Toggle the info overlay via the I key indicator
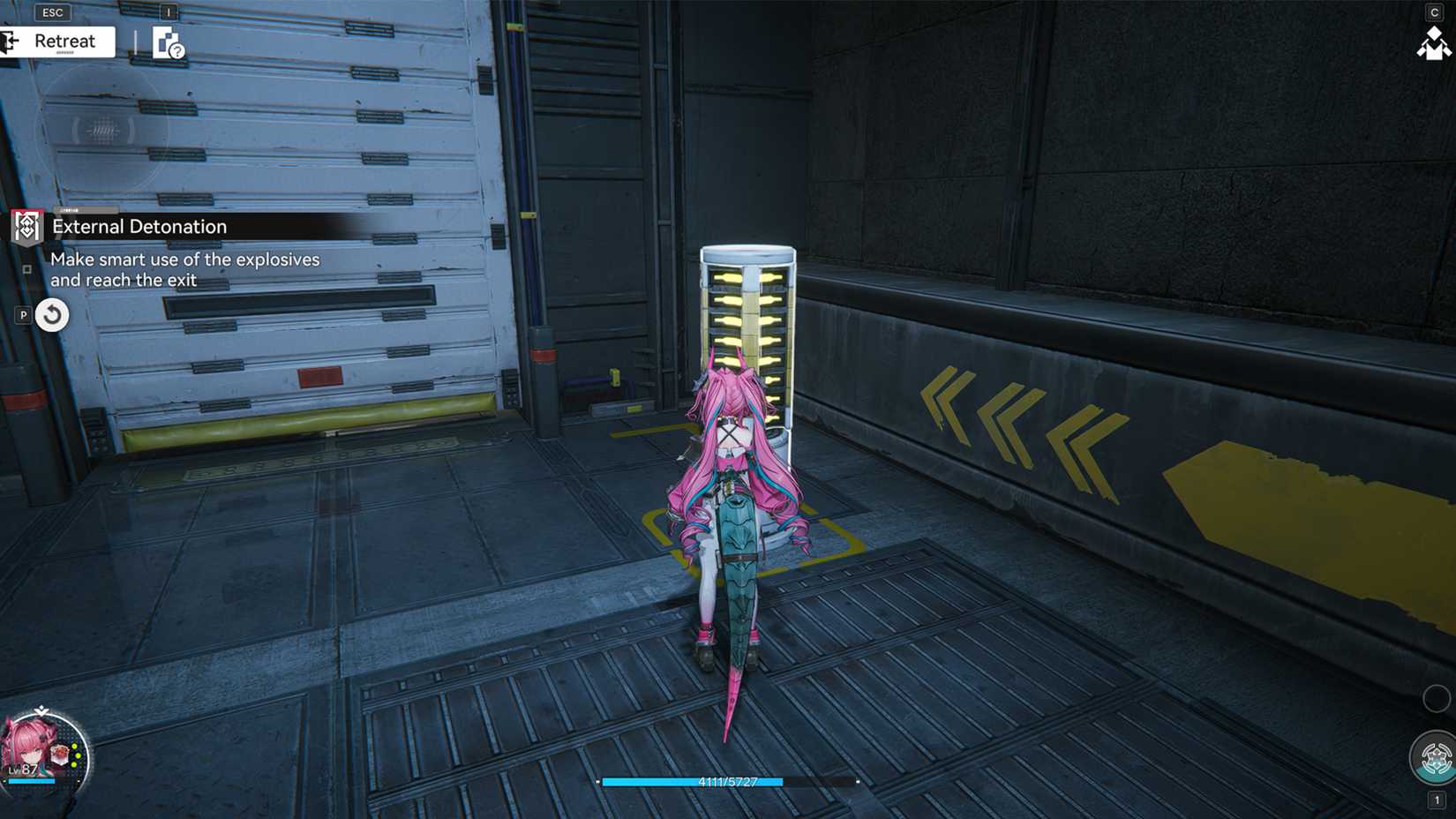The height and width of the screenshot is (819, 1456). click(x=168, y=12)
